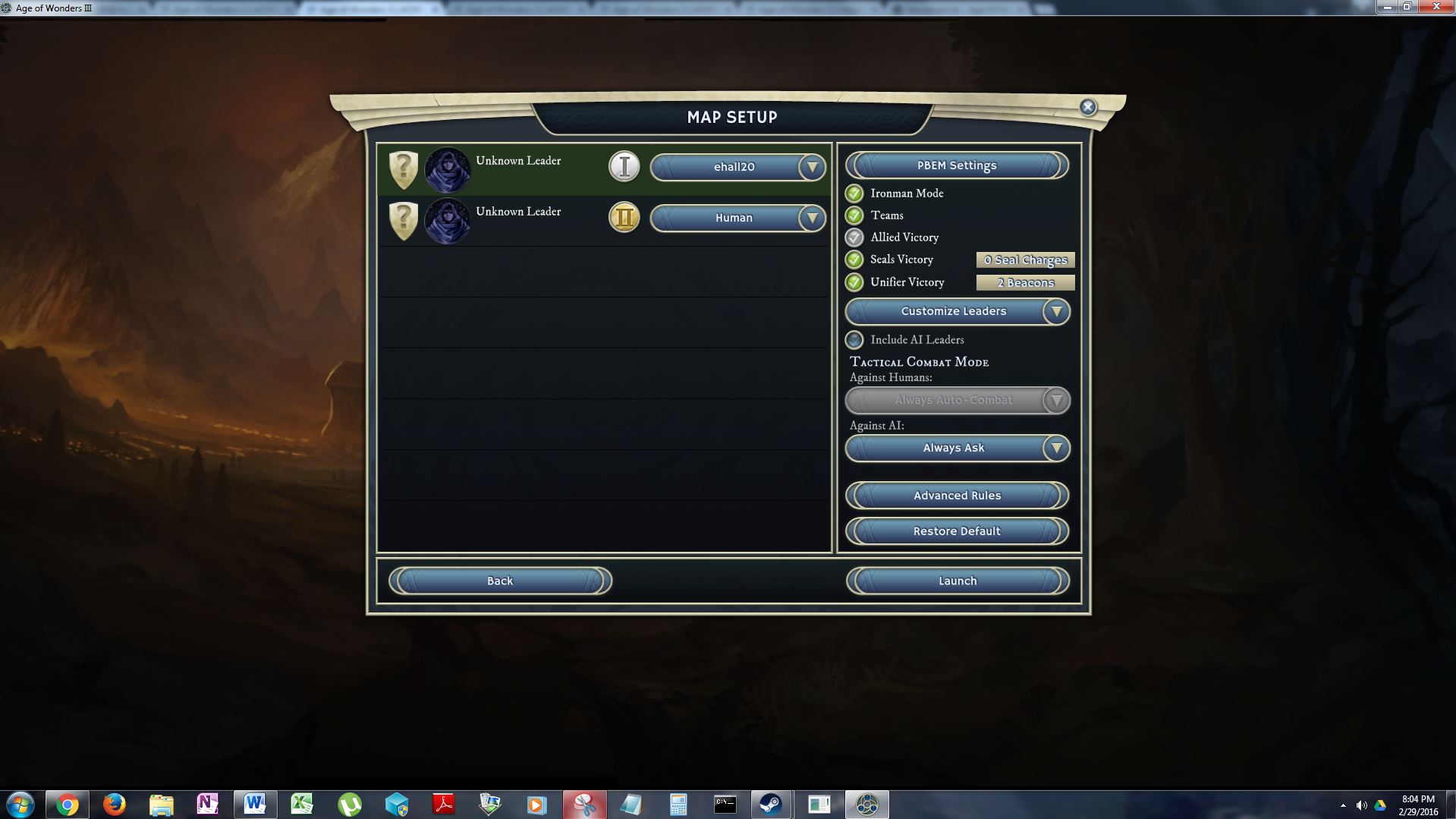Launch the game
The width and height of the screenshot is (1456, 819).
click(957, 581)
